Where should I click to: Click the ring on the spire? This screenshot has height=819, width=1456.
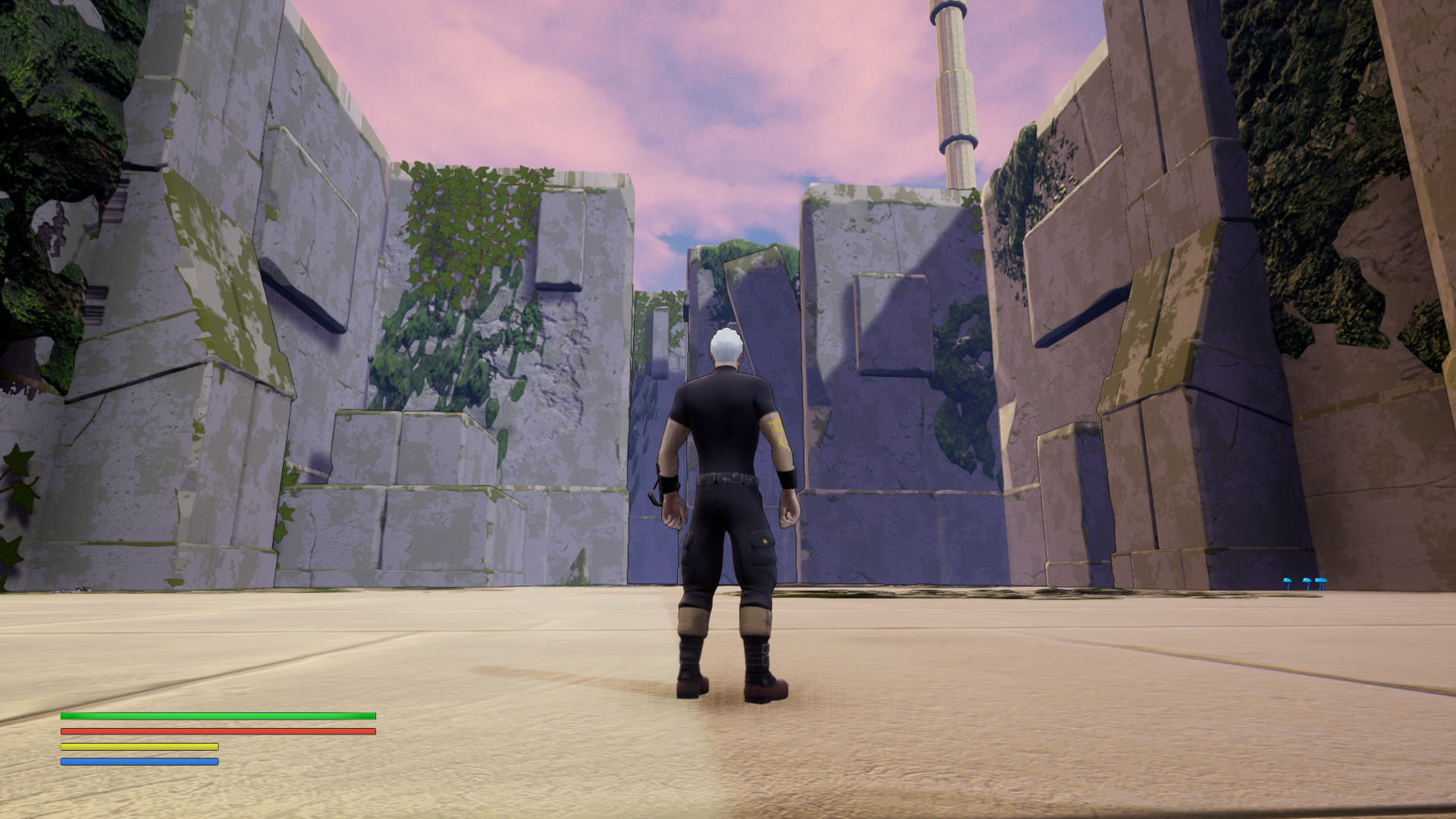click(x=957, y=140)
